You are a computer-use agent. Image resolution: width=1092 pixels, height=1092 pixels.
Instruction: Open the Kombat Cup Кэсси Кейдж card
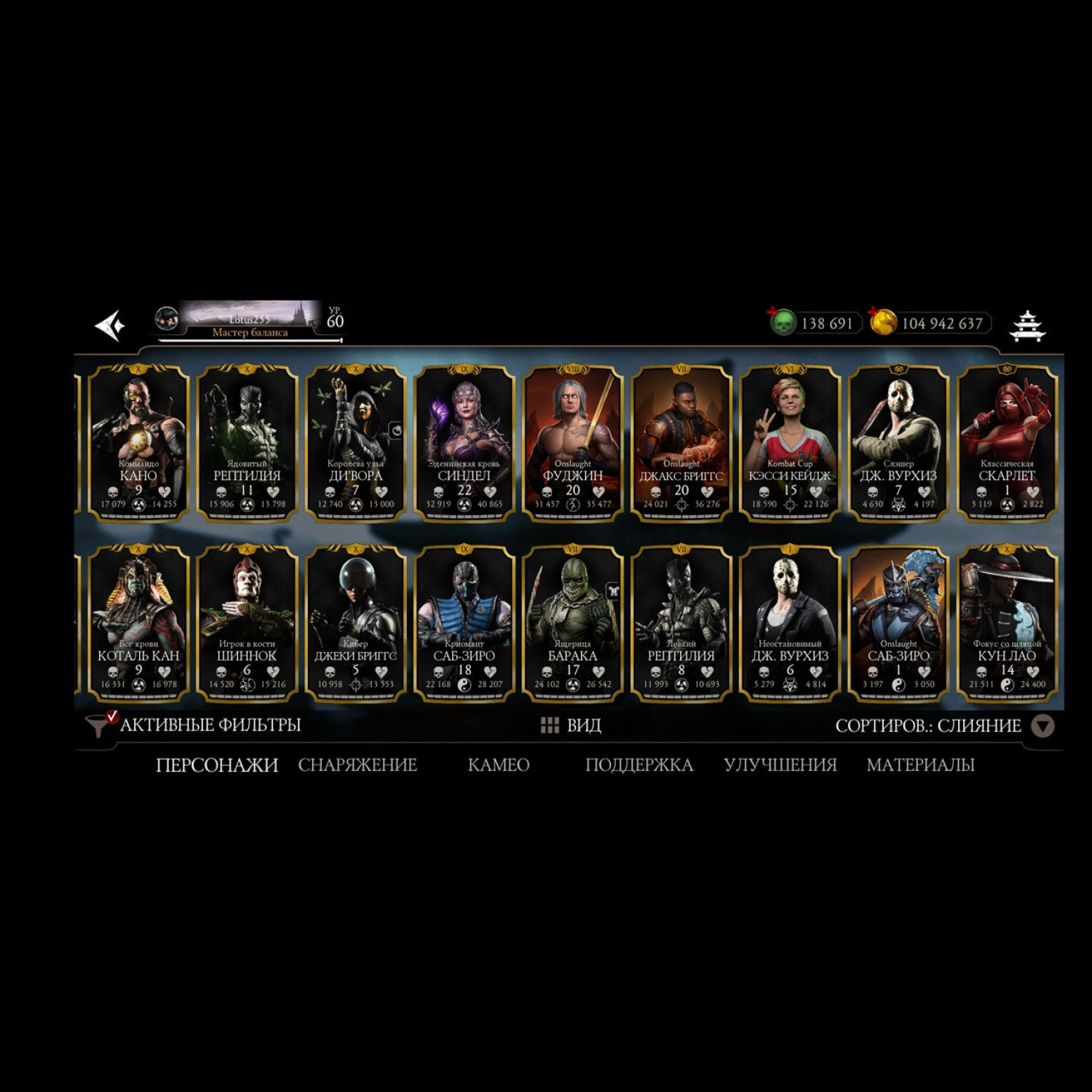(790, 443)
